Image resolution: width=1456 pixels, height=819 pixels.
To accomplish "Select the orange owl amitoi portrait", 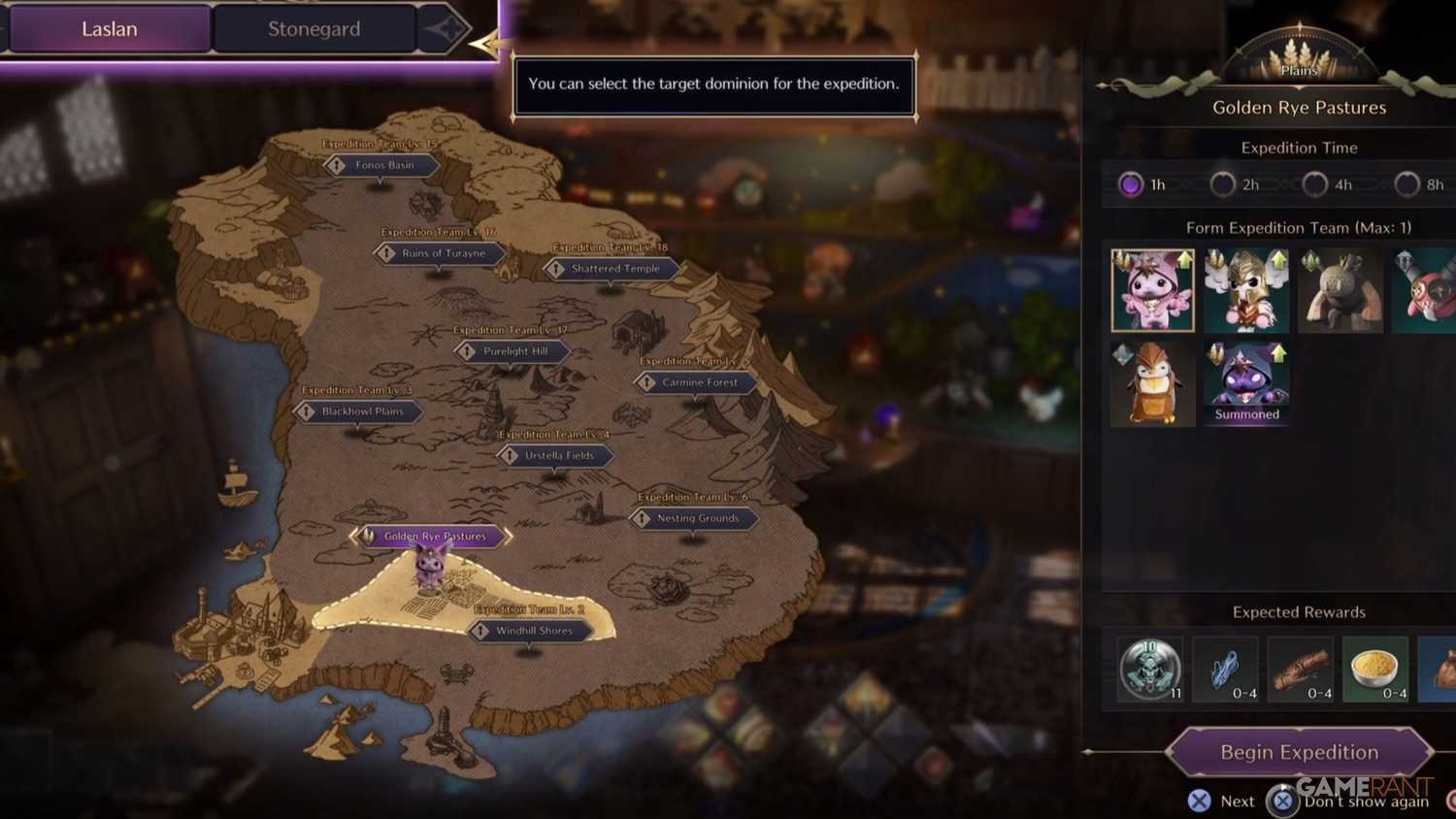I will click(x=1153, y=383).
